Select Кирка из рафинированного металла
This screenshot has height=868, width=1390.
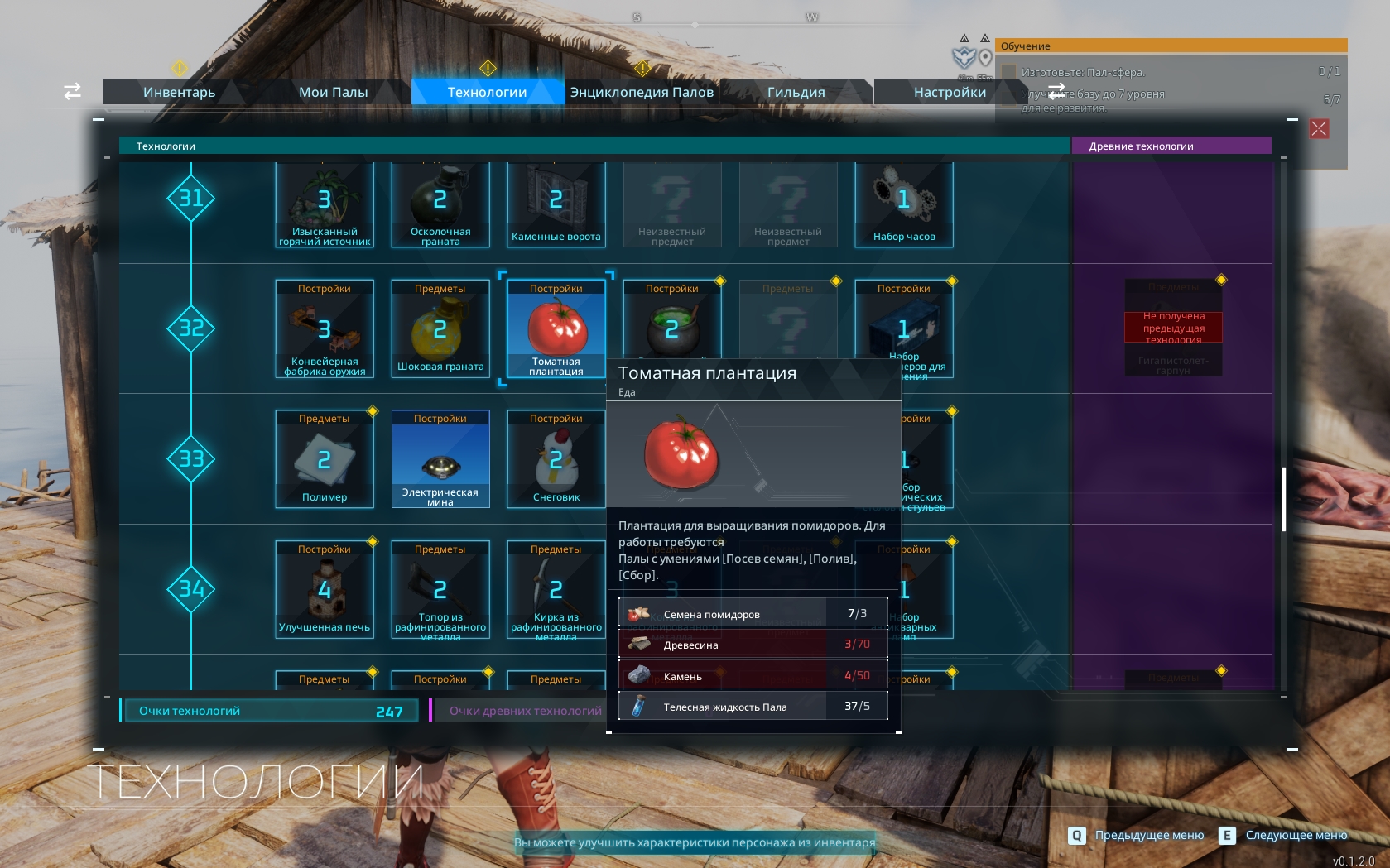[x=556, y=589]
